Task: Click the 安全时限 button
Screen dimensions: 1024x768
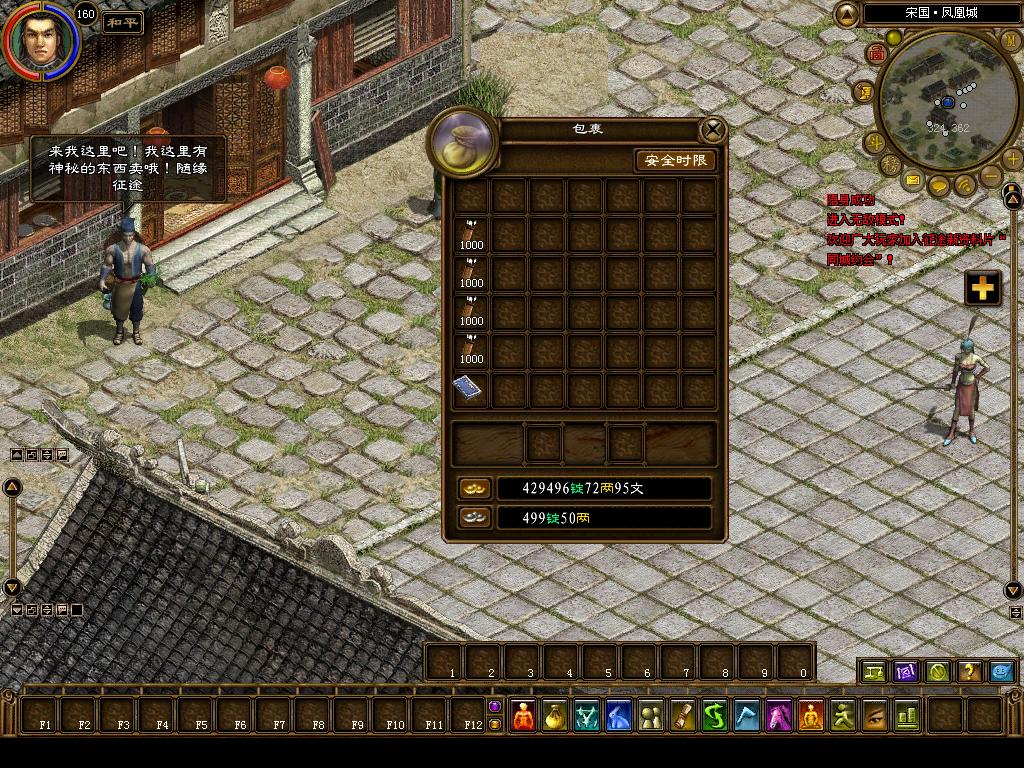Action: pyautogui.click(x=676, y=160)
